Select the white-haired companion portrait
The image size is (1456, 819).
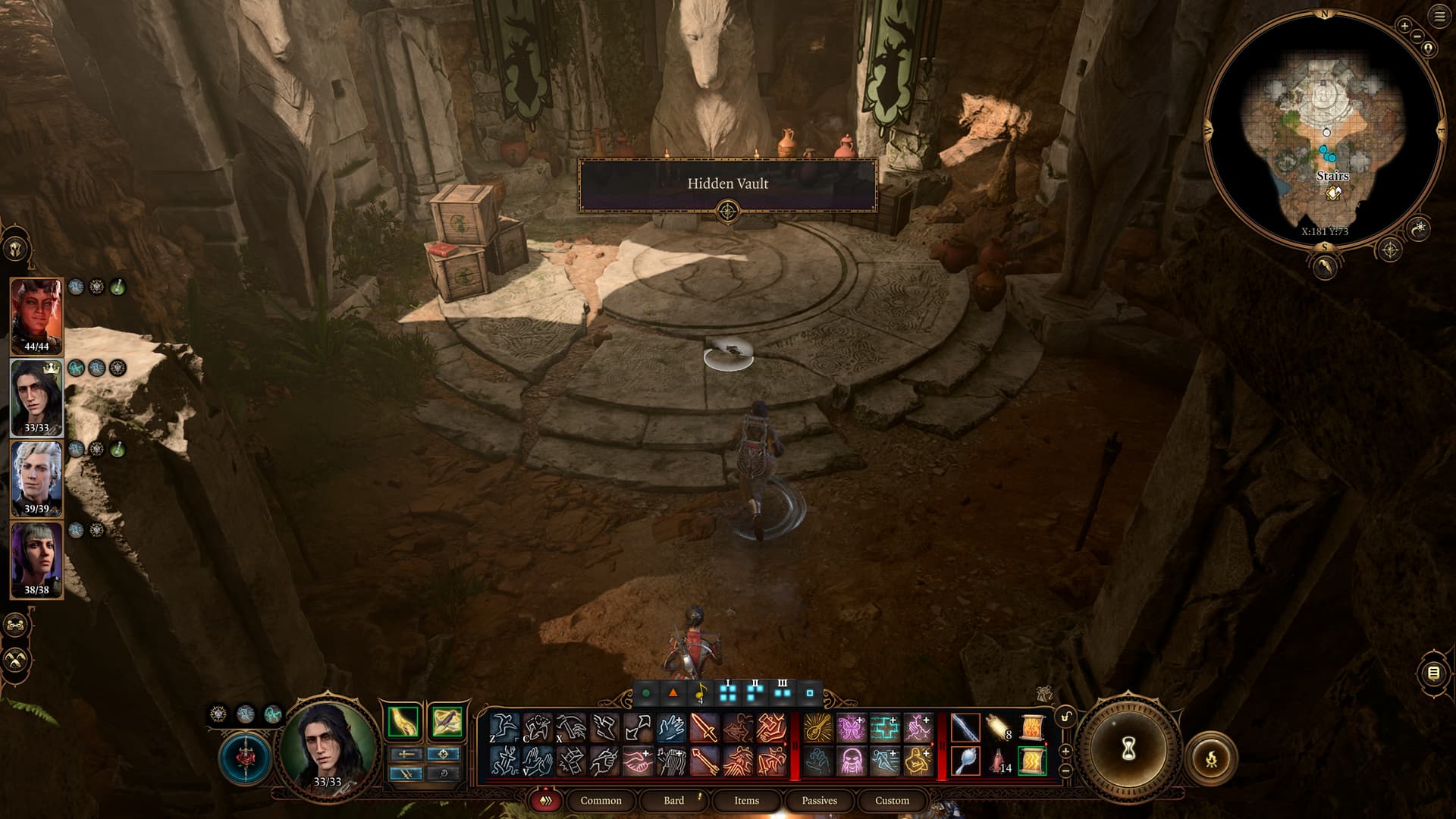(36, 475)
